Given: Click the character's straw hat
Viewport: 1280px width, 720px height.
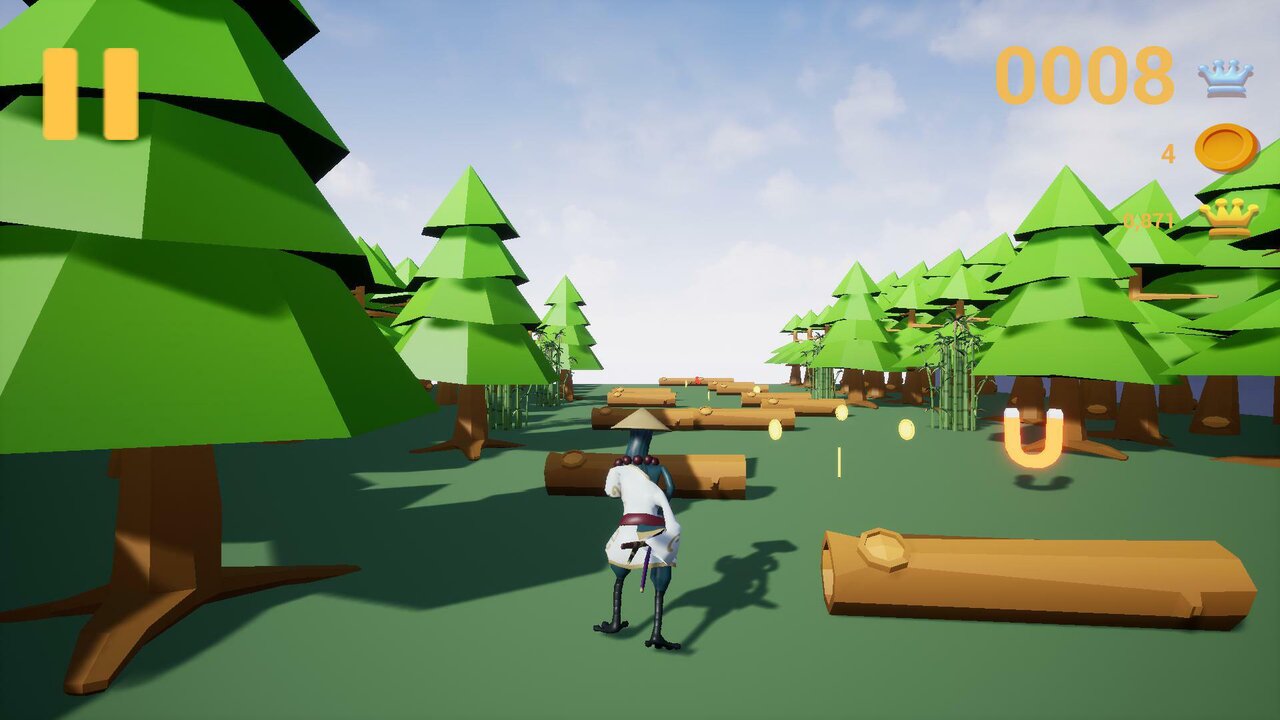Looking at the screenshot, I should click(643, 420).
